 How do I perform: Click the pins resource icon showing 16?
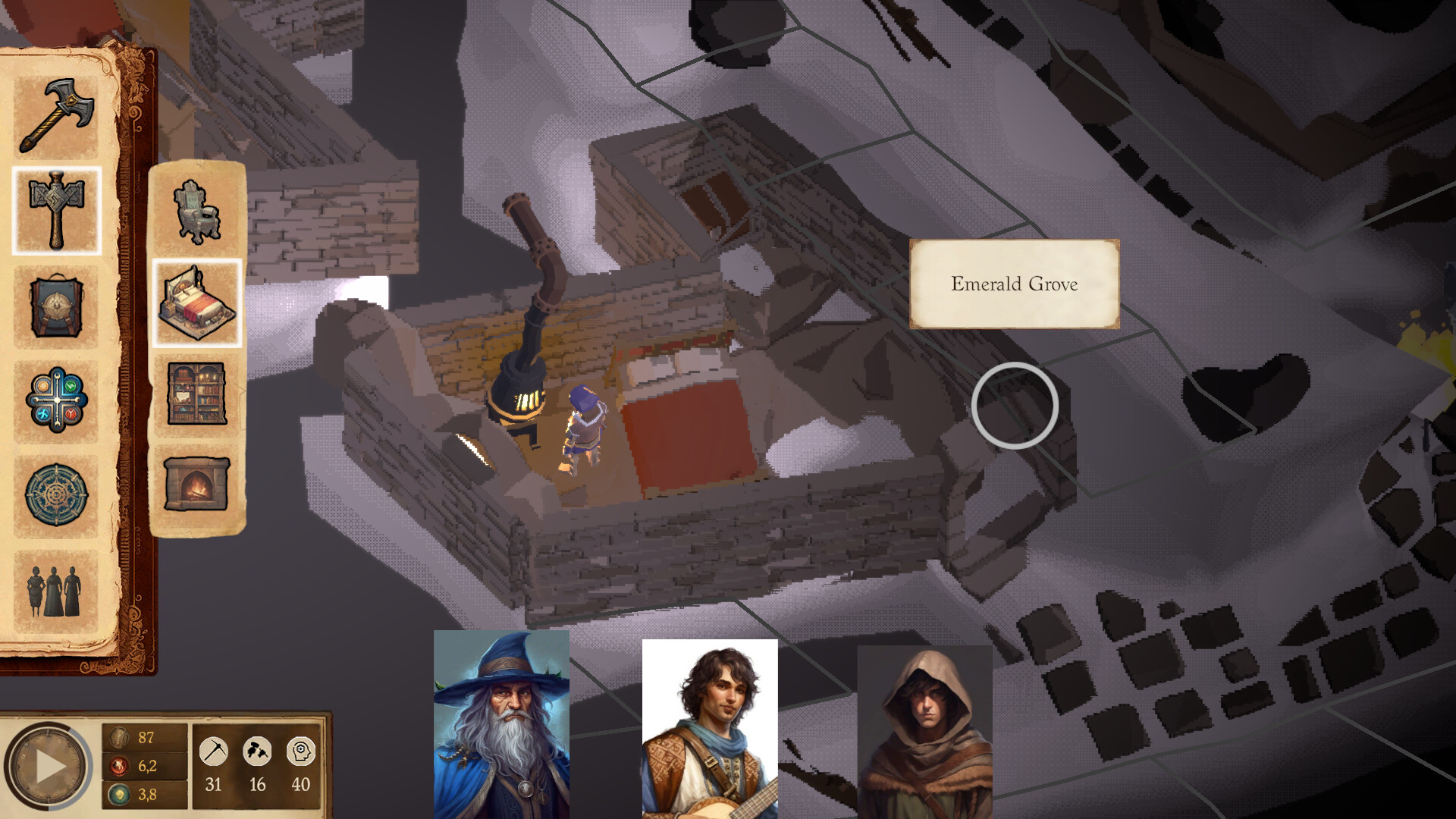pos(257,749)
